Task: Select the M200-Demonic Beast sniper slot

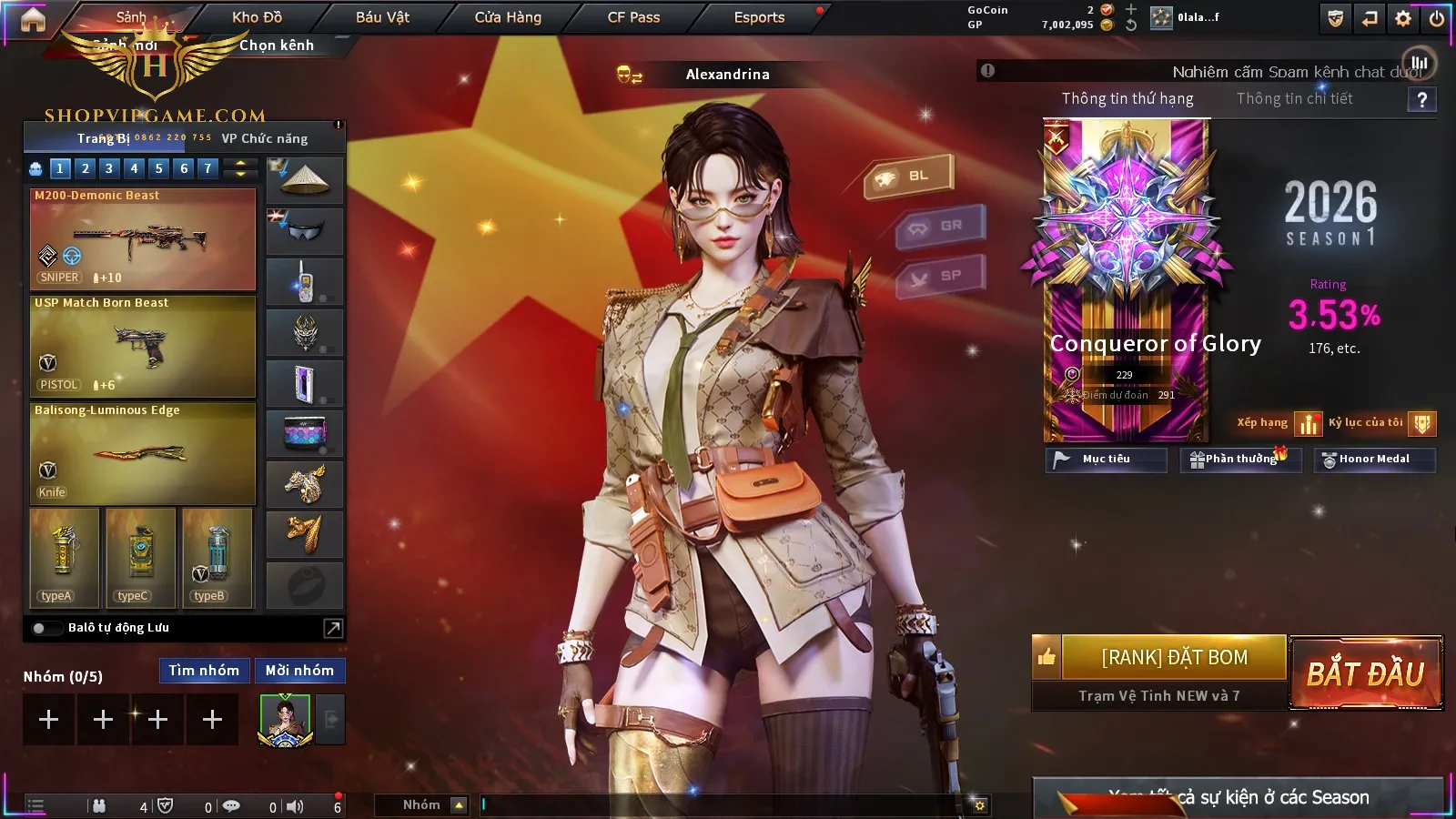Action: (143, 239)
